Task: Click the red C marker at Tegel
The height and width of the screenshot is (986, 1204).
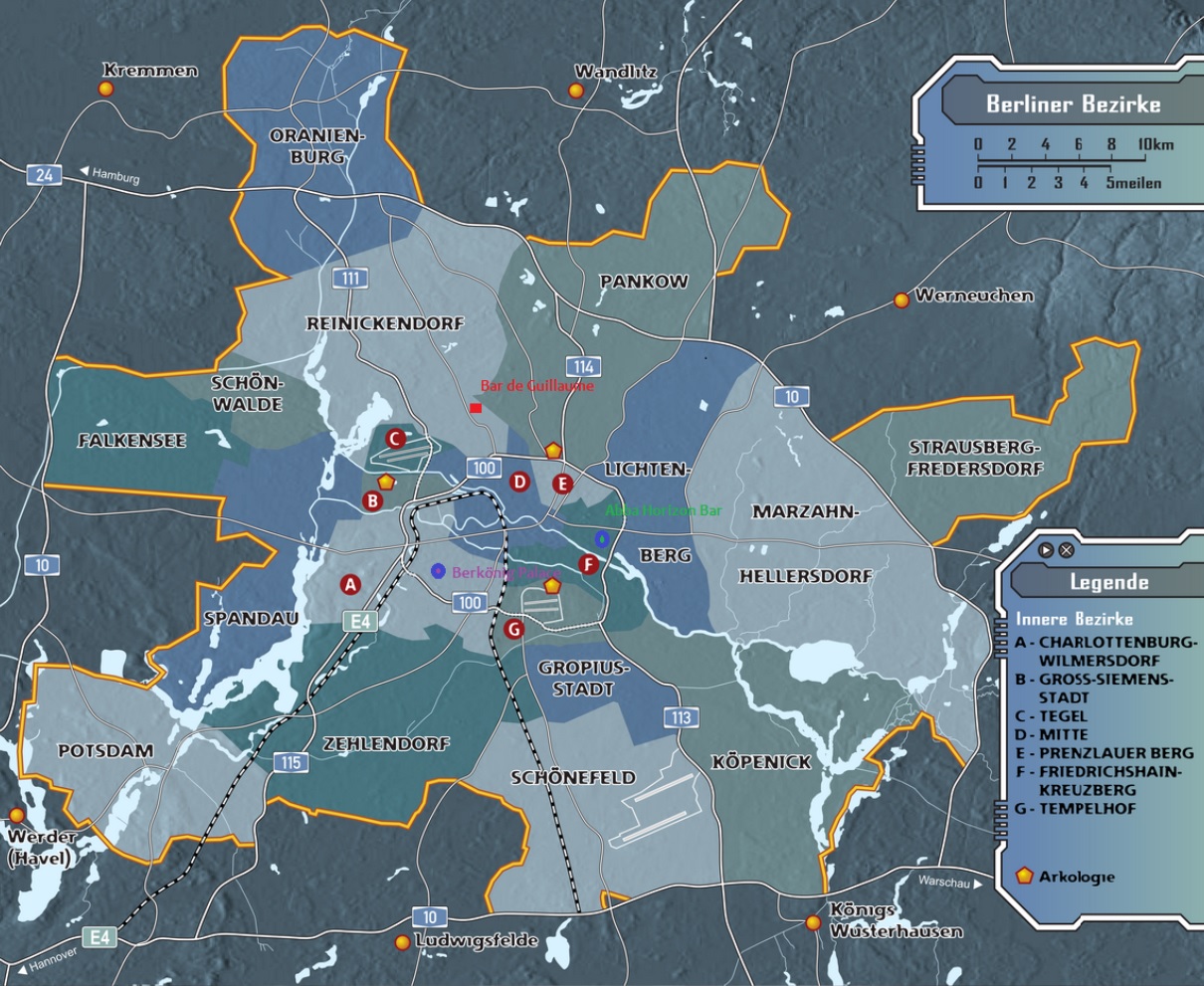Action: [x=394, y=438]
